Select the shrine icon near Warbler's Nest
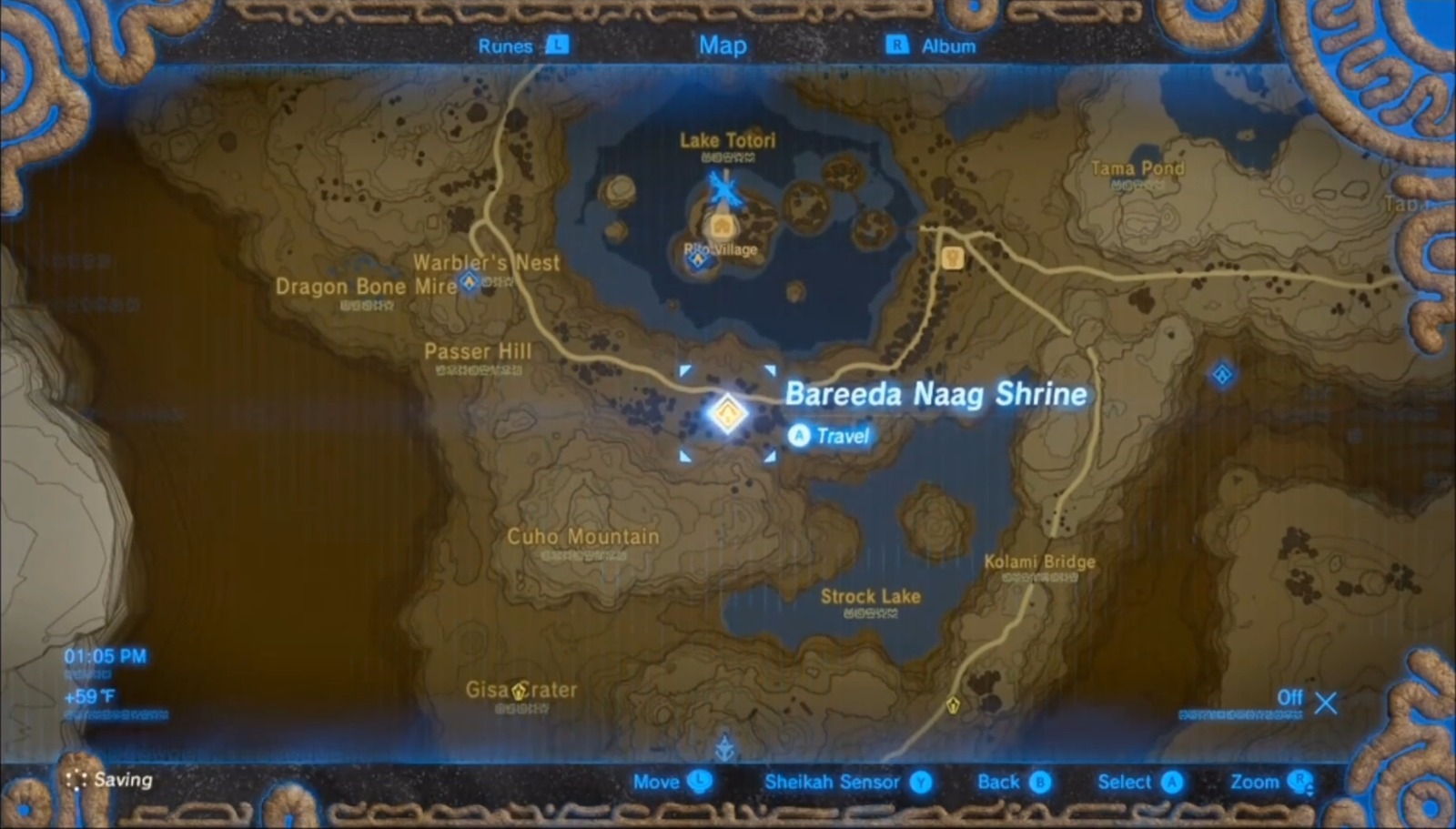Image resolution: width=1456 pixels, height=829 pixels. point(469,282)
